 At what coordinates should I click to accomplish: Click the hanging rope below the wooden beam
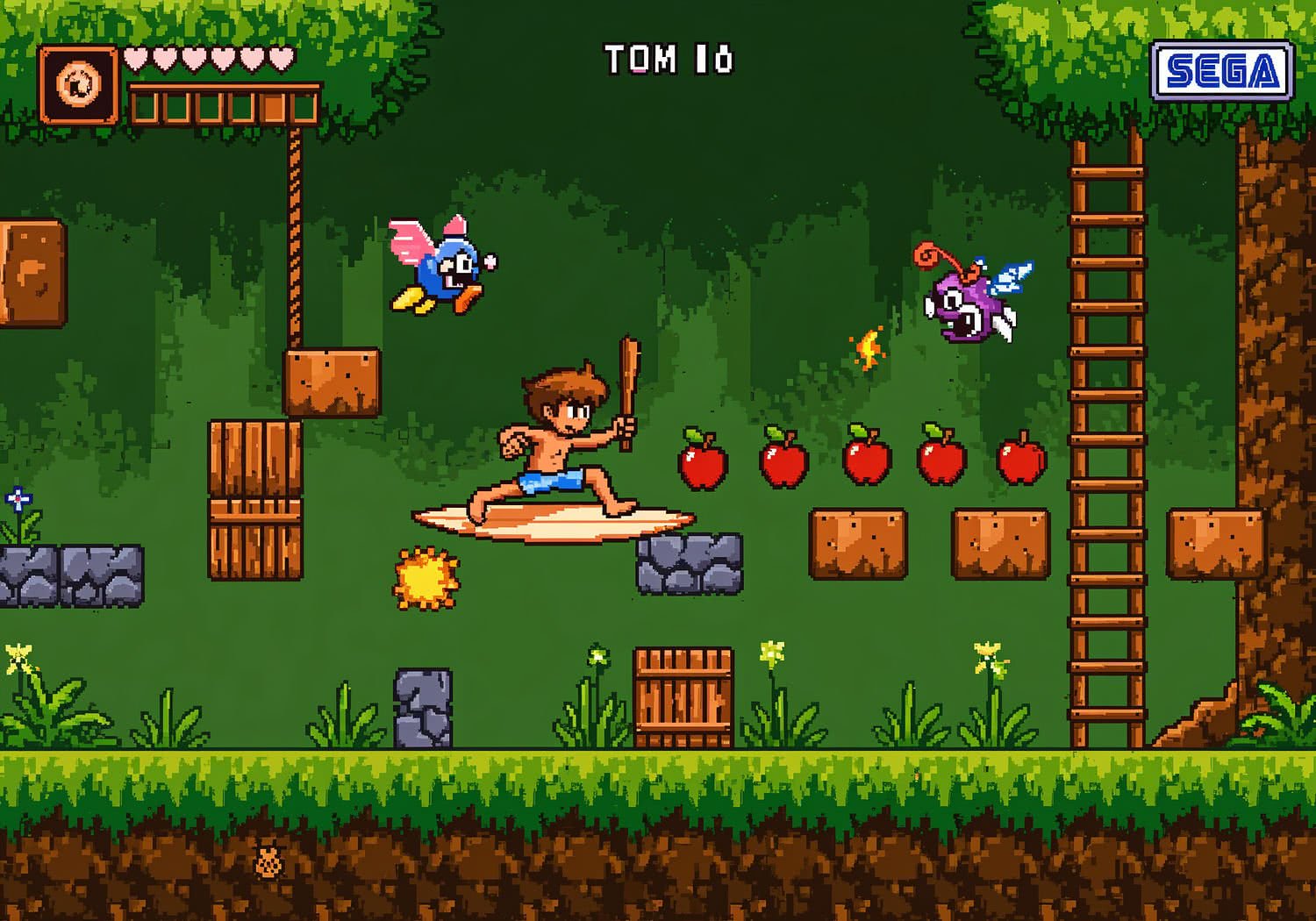(294, 237)
